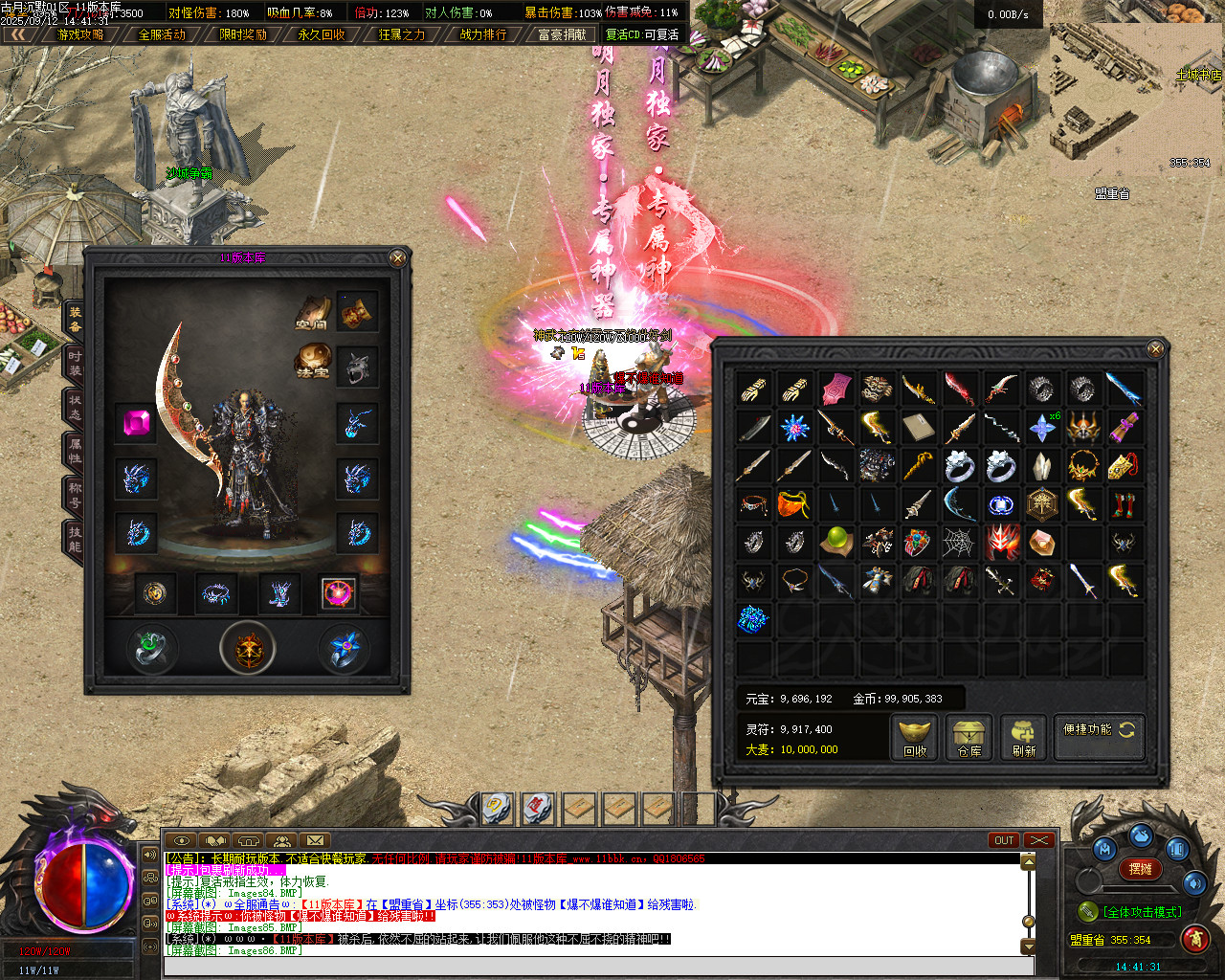Pick the red demon mask item
This screenshot has height=980, width=1225.
1001,543
